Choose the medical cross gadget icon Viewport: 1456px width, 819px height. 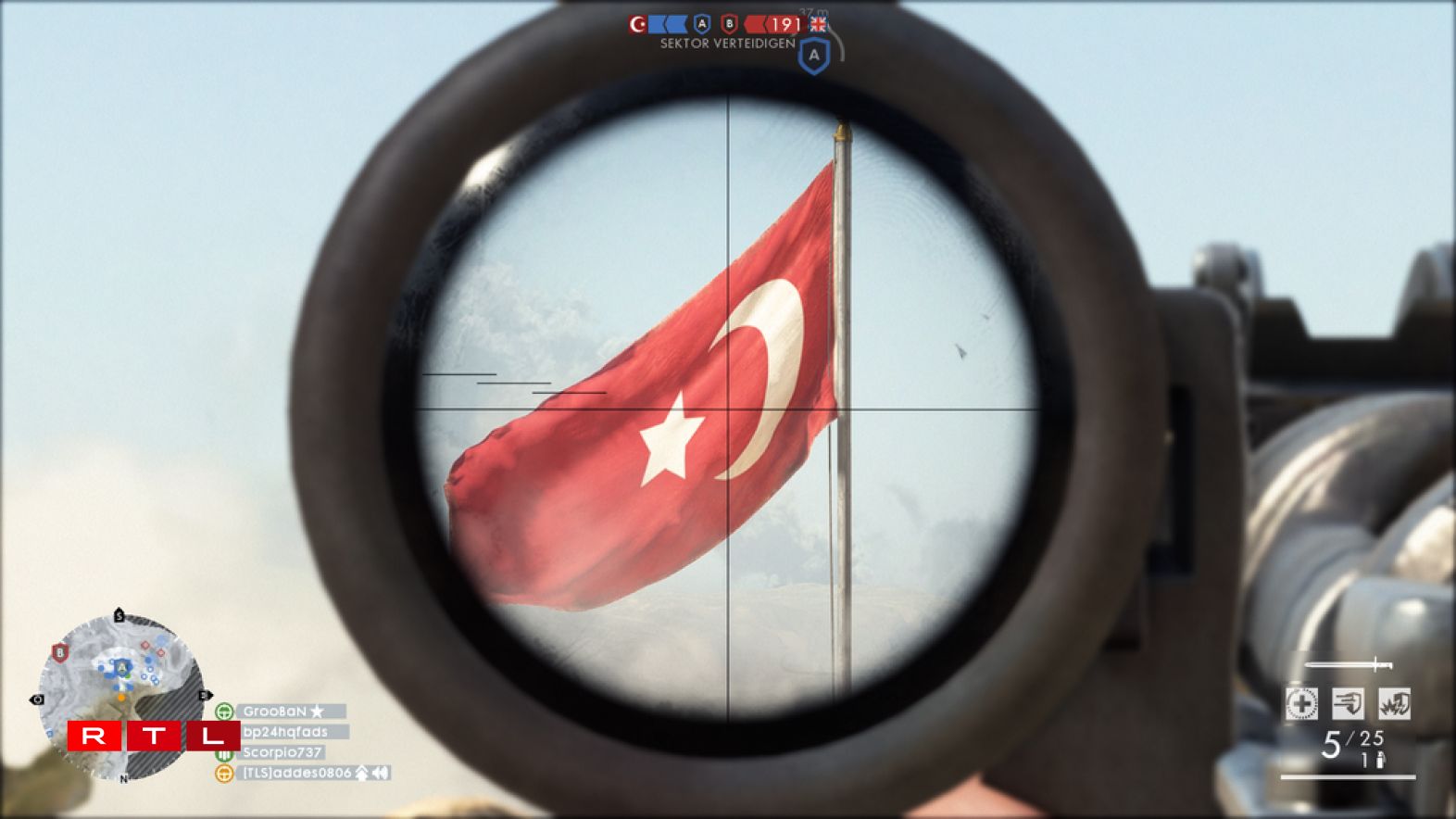[1301, 704]
